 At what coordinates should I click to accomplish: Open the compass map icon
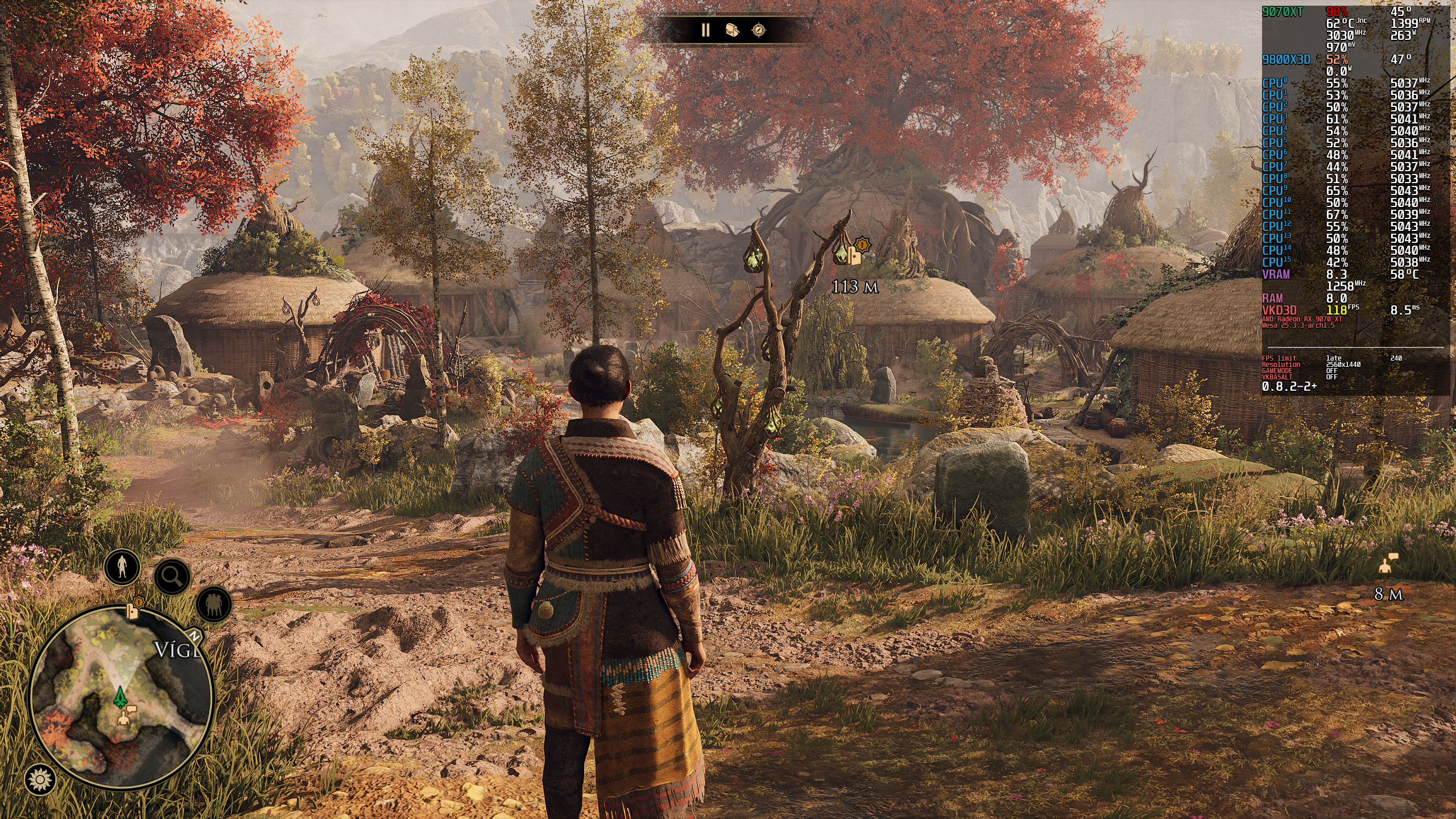(759, 30)
